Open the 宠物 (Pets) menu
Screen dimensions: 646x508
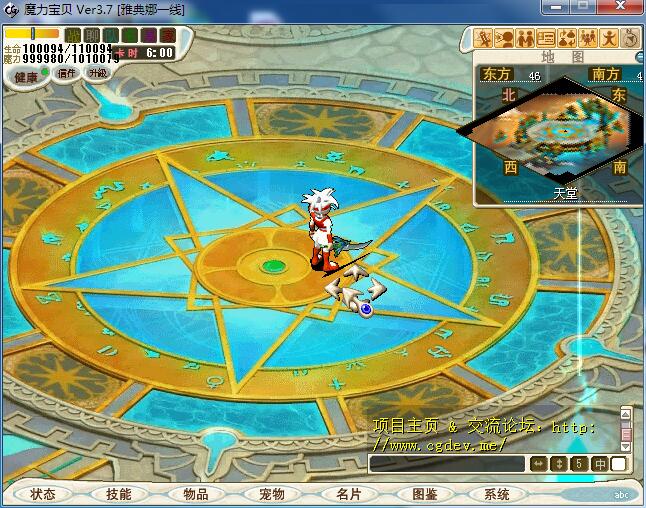(x=272, y=494)
